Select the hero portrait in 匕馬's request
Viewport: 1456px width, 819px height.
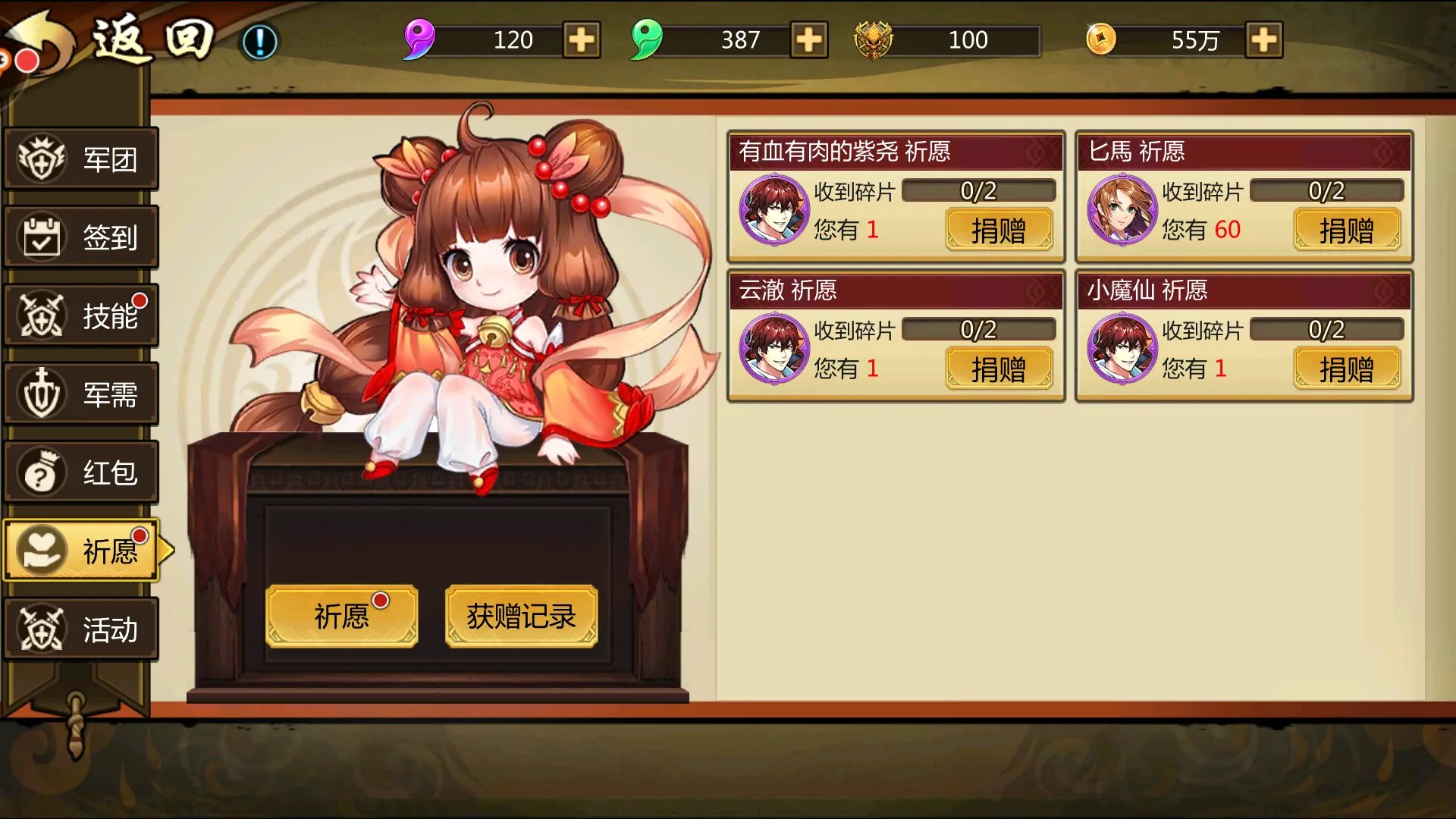pyautogui.click(x=1122, y=210)
